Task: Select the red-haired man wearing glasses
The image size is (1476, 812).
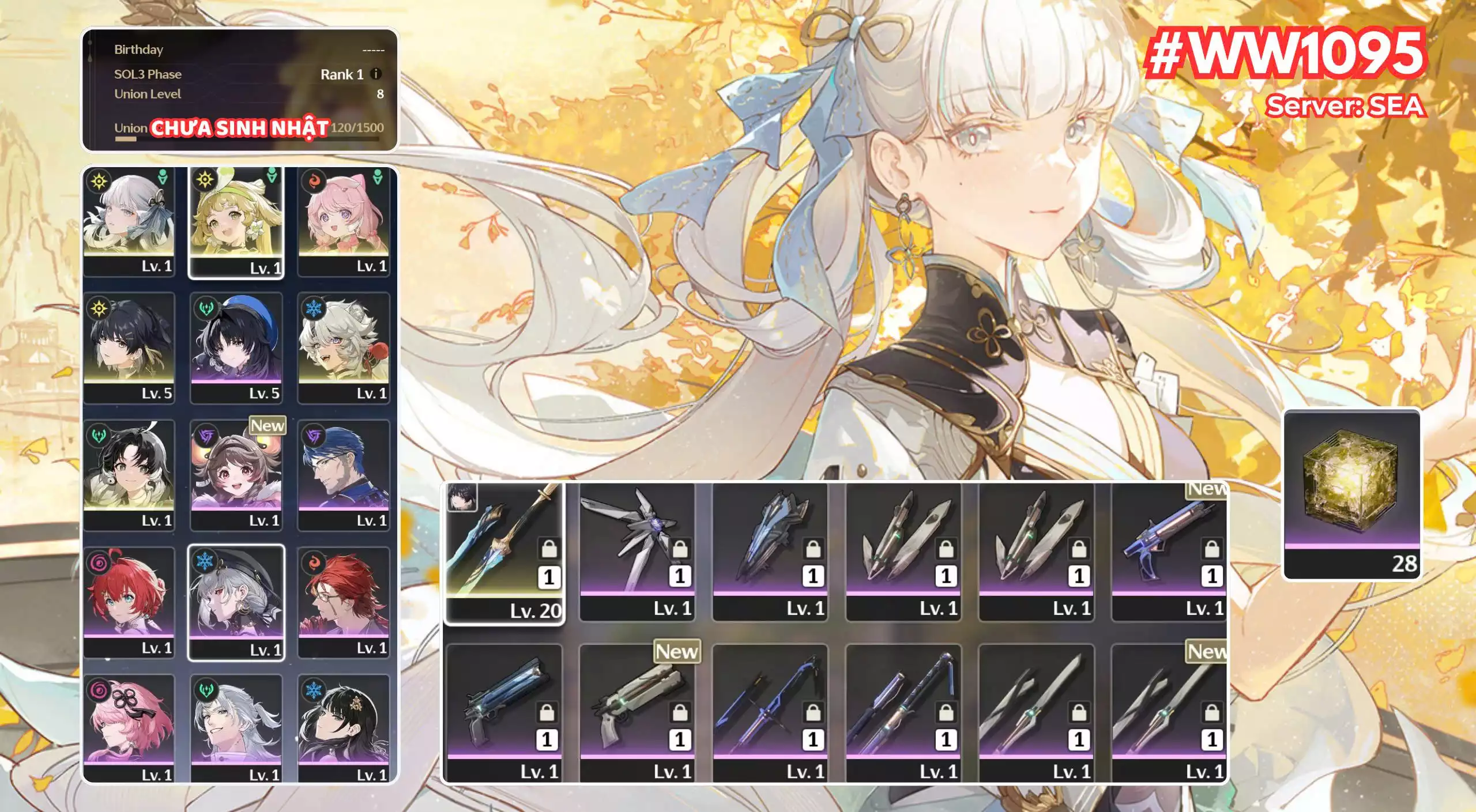Action: pos(344,602)
